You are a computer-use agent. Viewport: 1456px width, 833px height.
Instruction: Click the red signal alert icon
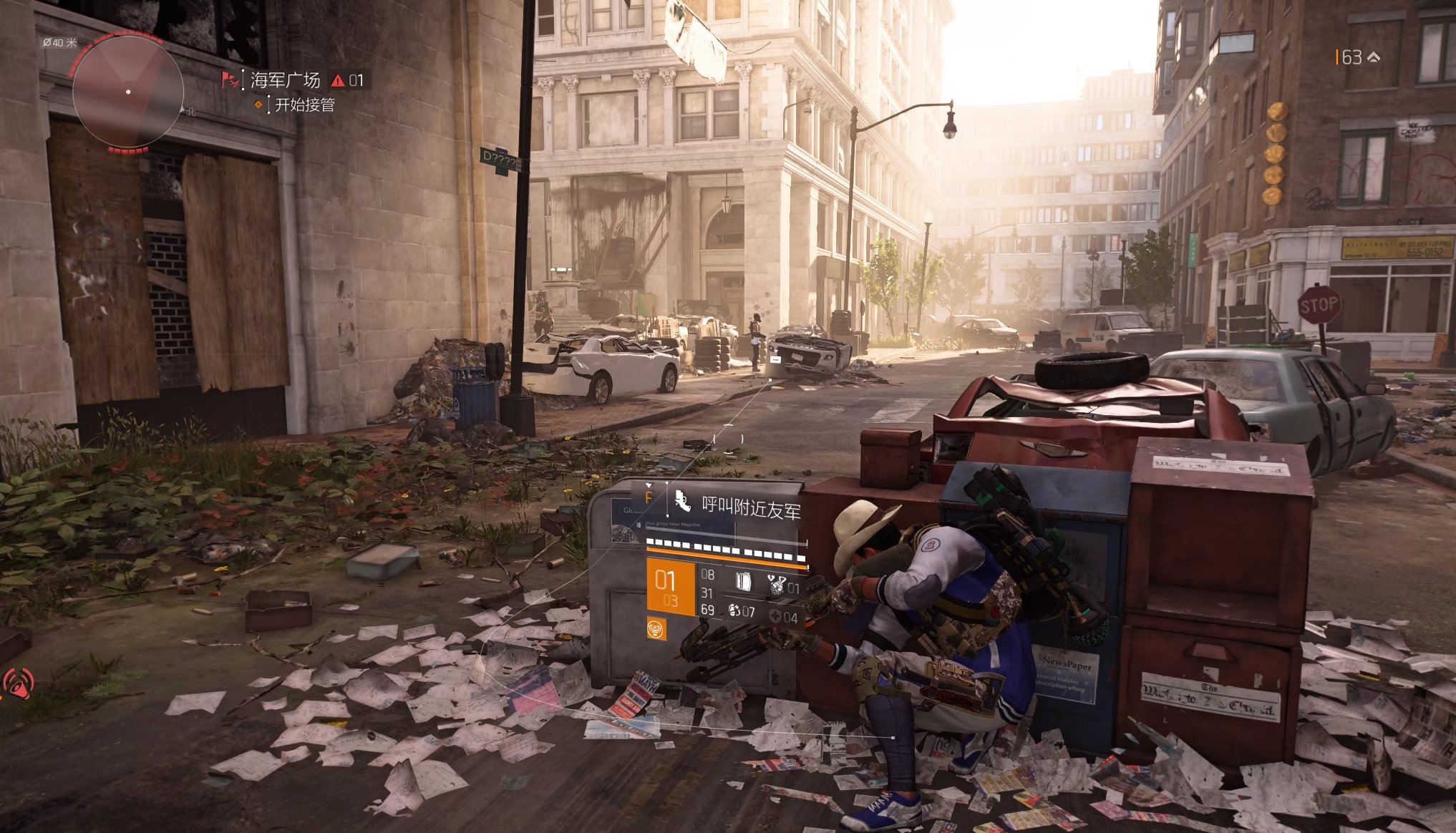(18, 683)
